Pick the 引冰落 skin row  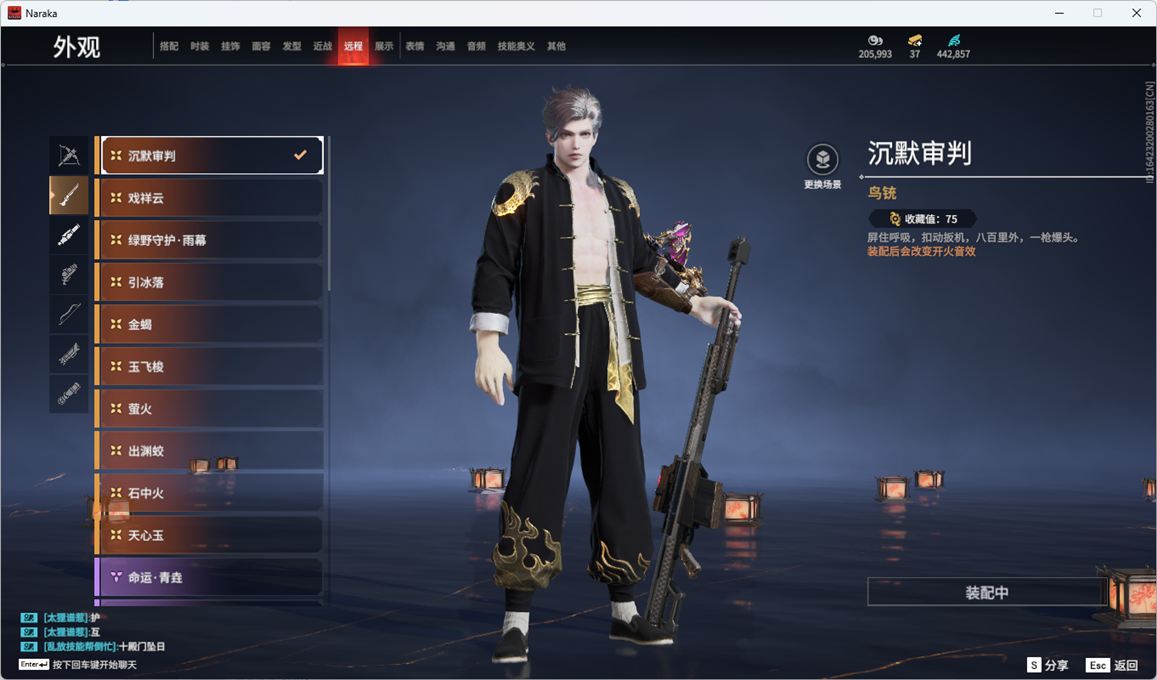(210, 282)
